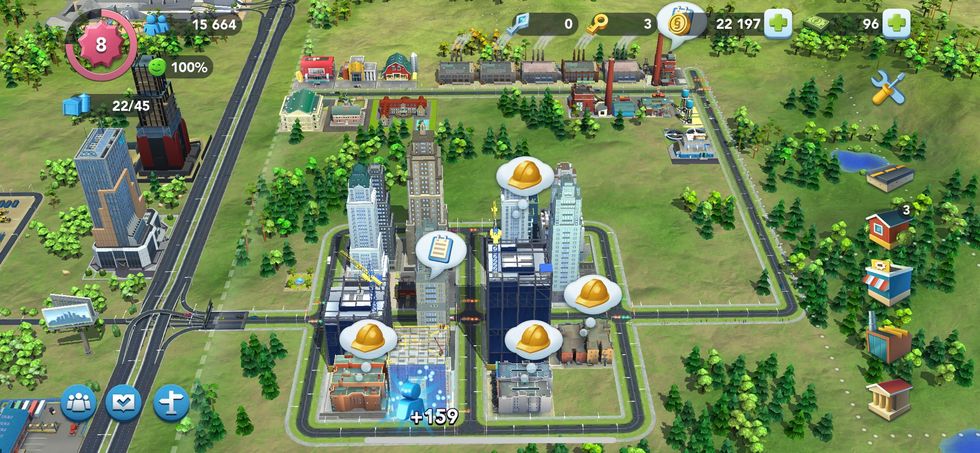Select the road building tool
Image resolution: width=980 pixels, height=453 pixels.
click(889, 178)
